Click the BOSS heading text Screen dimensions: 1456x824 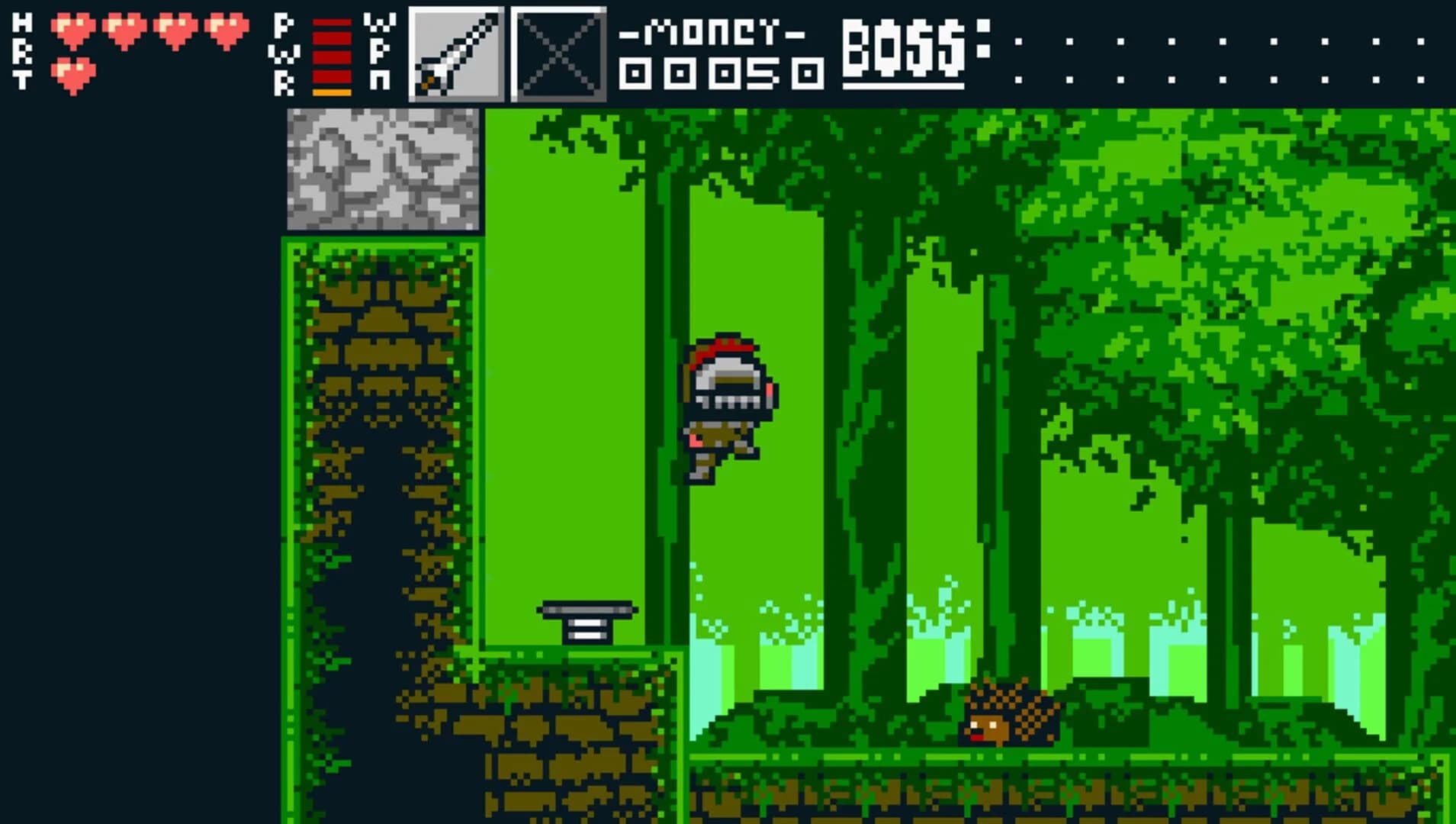pyautogui.click(x=904, y=46)
